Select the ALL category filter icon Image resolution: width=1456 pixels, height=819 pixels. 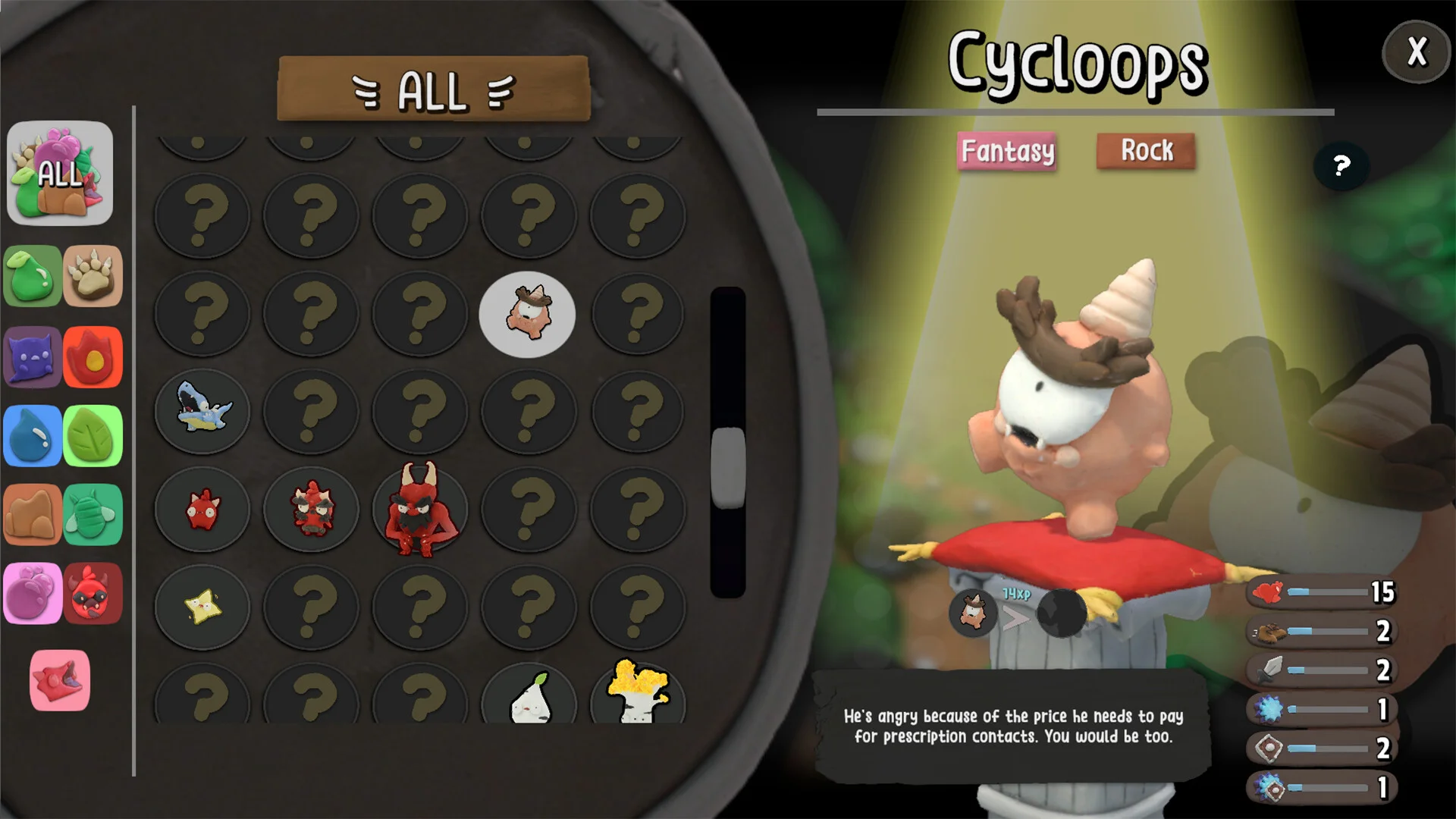click(60, 173)
